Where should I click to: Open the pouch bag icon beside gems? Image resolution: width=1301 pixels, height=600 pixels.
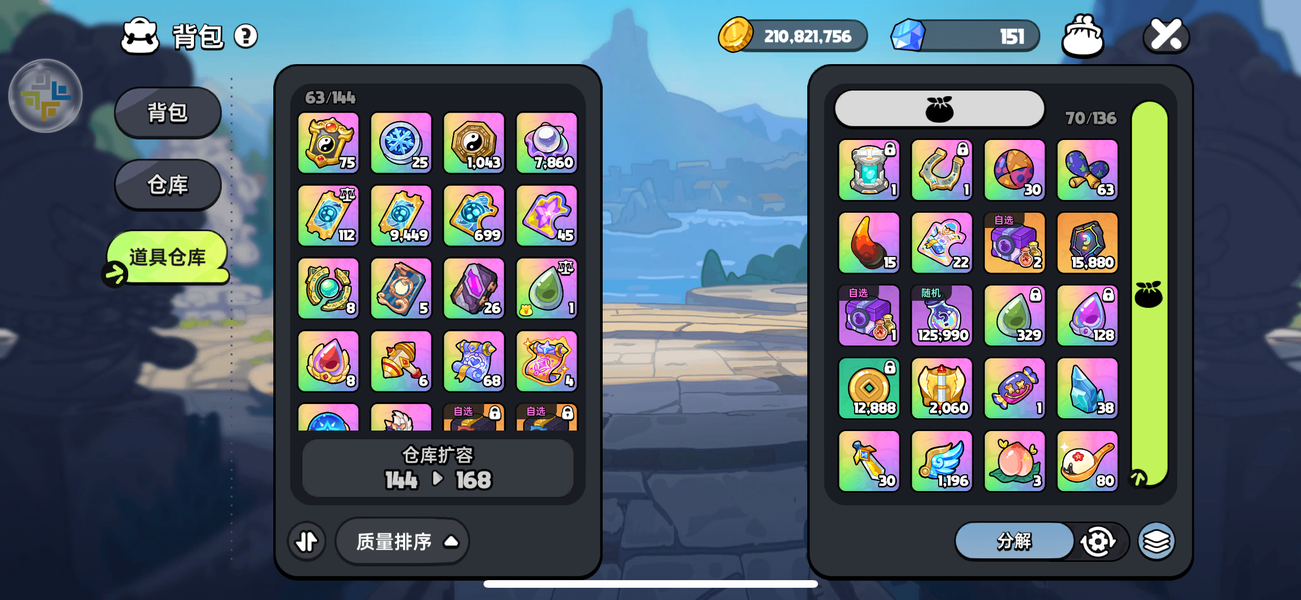pyautogui.click(x=1083, y=36)
